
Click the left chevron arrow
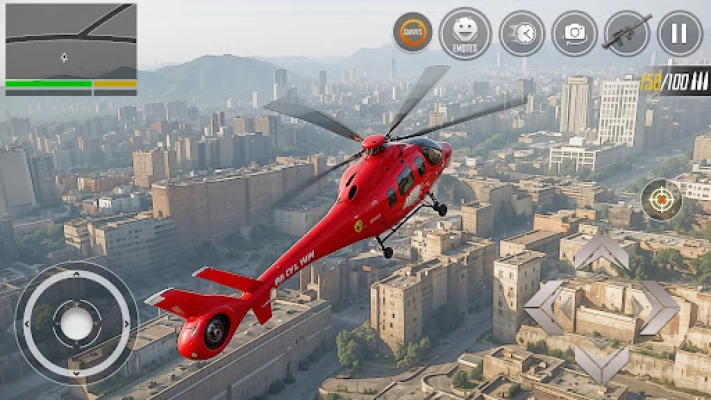pyautogui.click(x=545, y=307)
